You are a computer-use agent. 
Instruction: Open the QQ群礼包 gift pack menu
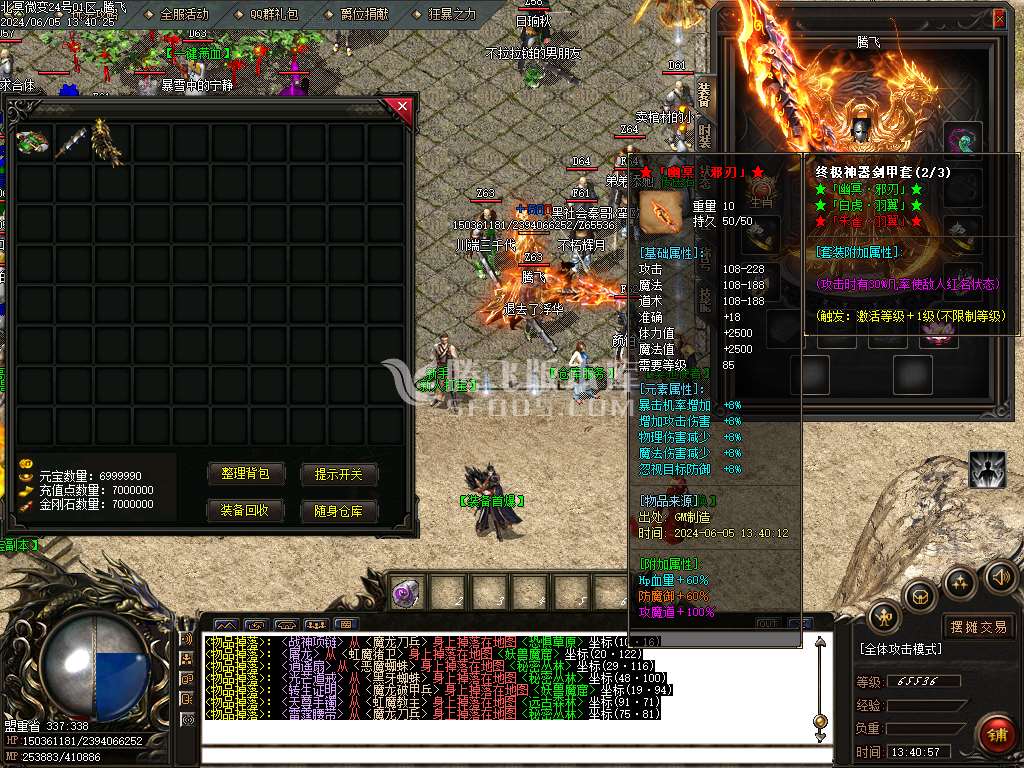pyautogui.click(x=266, y=14)
